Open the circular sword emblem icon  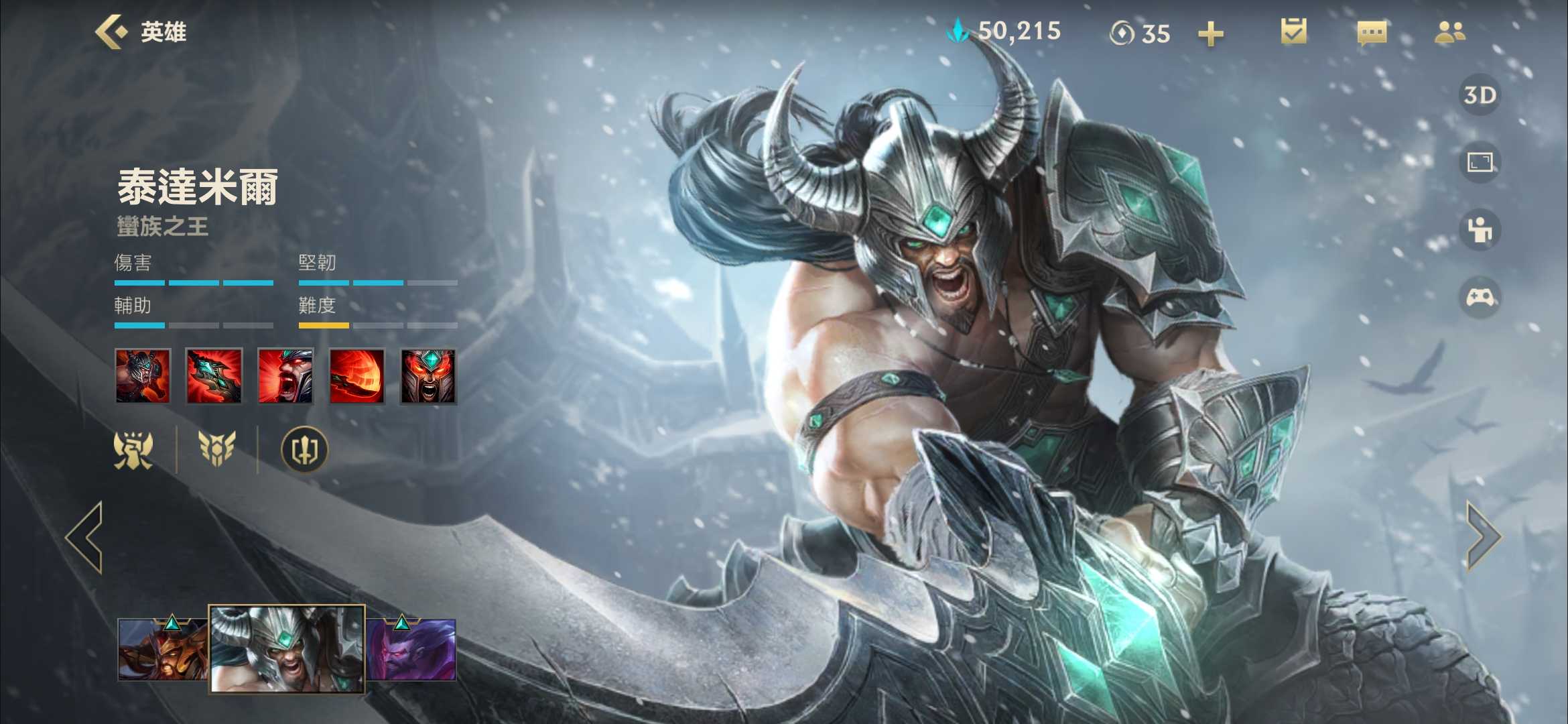pyautogui.click(x=304, y=449)
